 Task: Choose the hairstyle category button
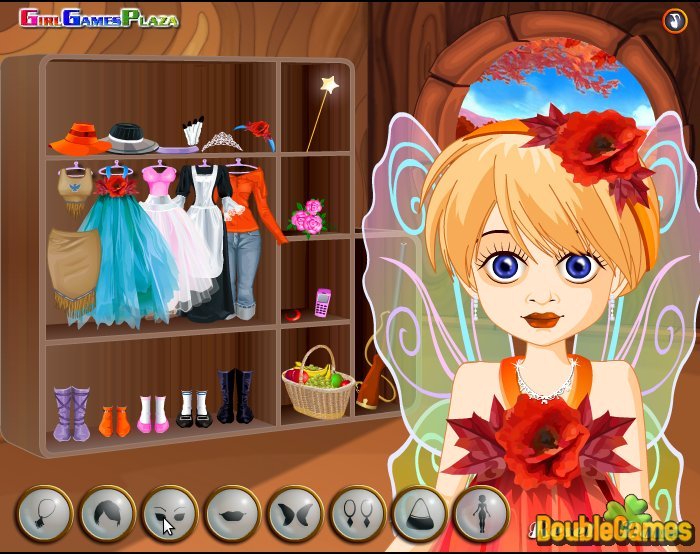click(x=107, y=515)
